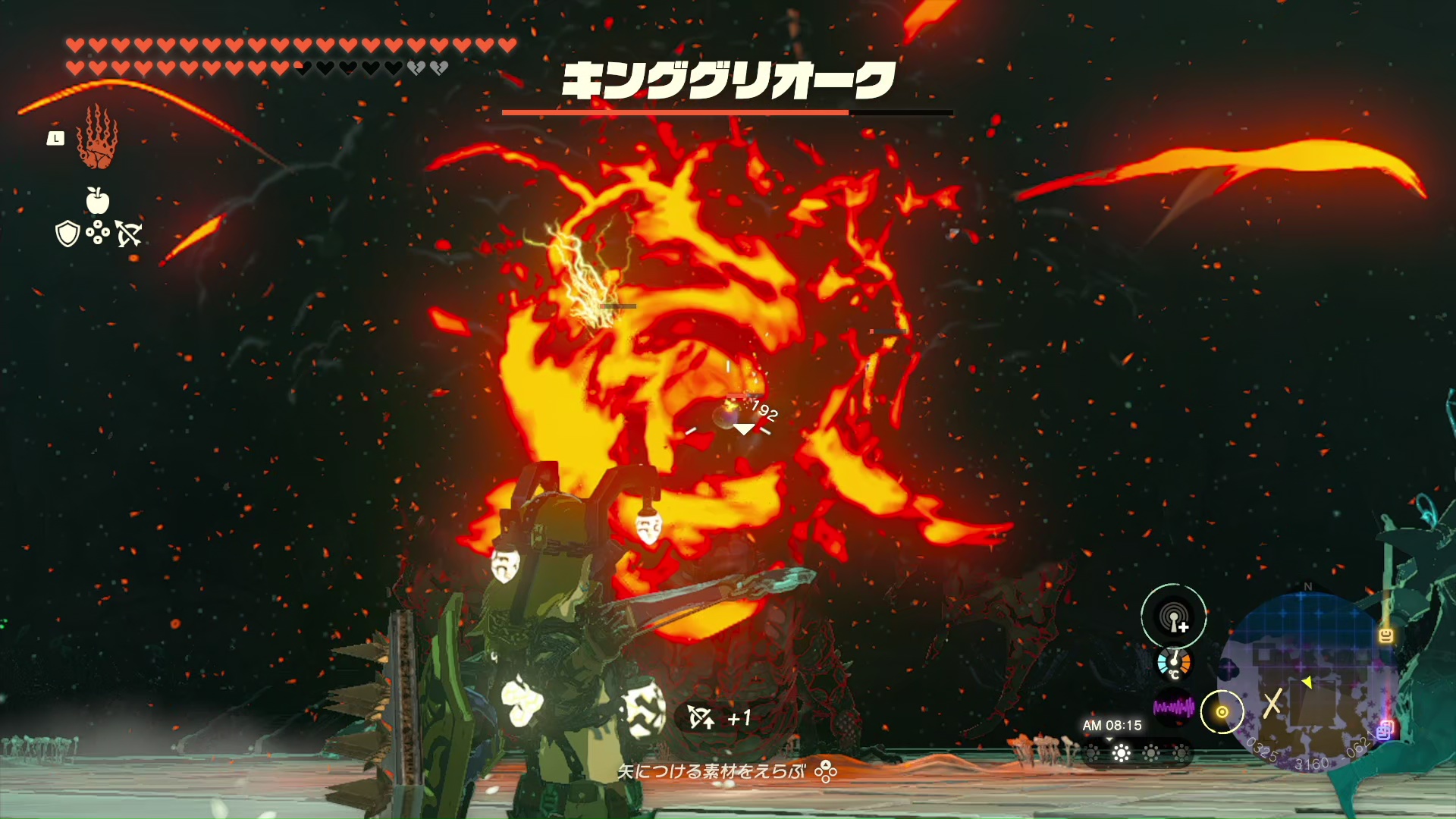Select the glowing yellow ring icon
This screenshot has height=819, width=1456.
pyautogui.click(x=1222, y=712)
